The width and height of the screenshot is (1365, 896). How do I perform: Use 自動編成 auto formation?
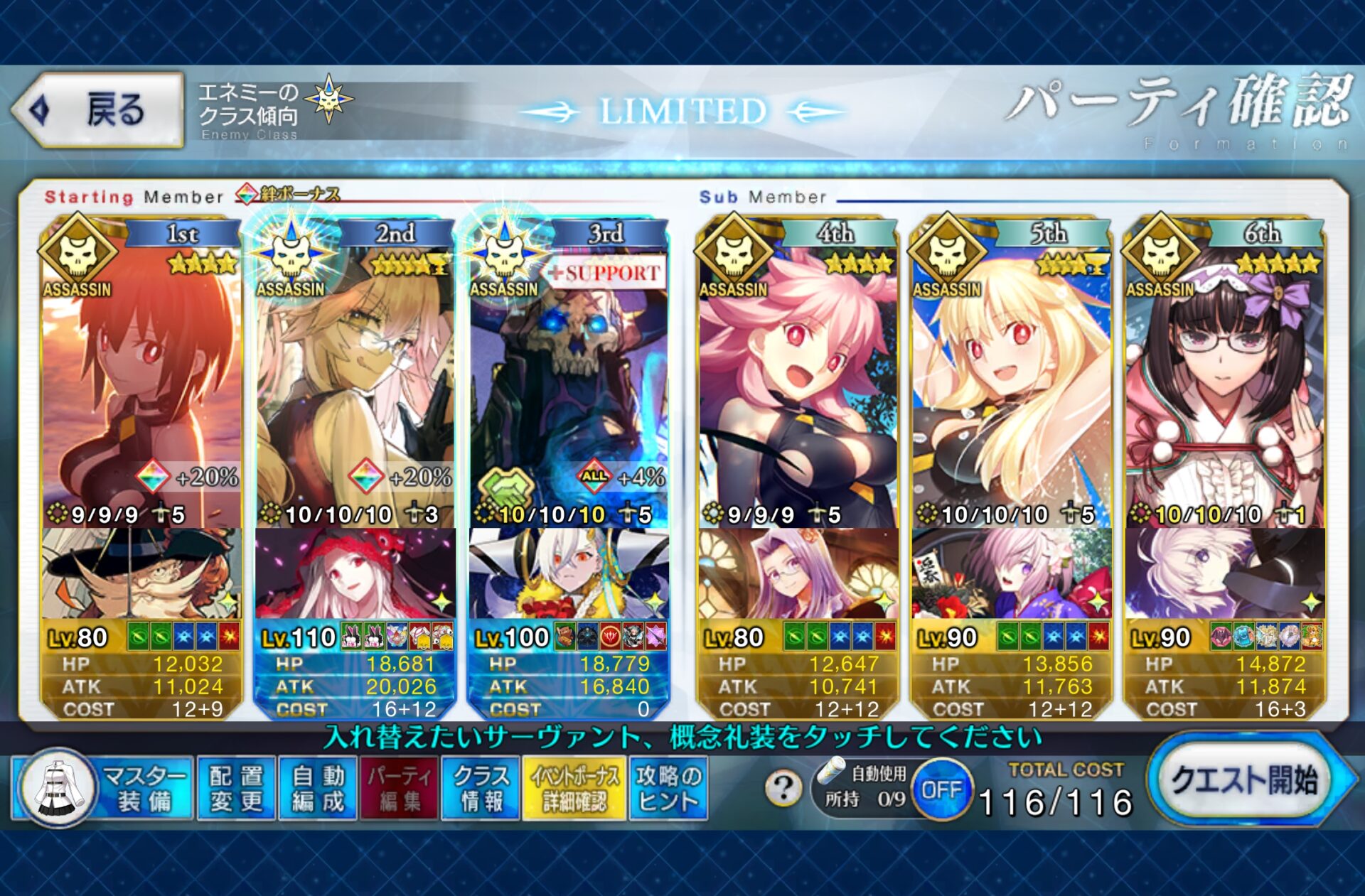point(318,788)
